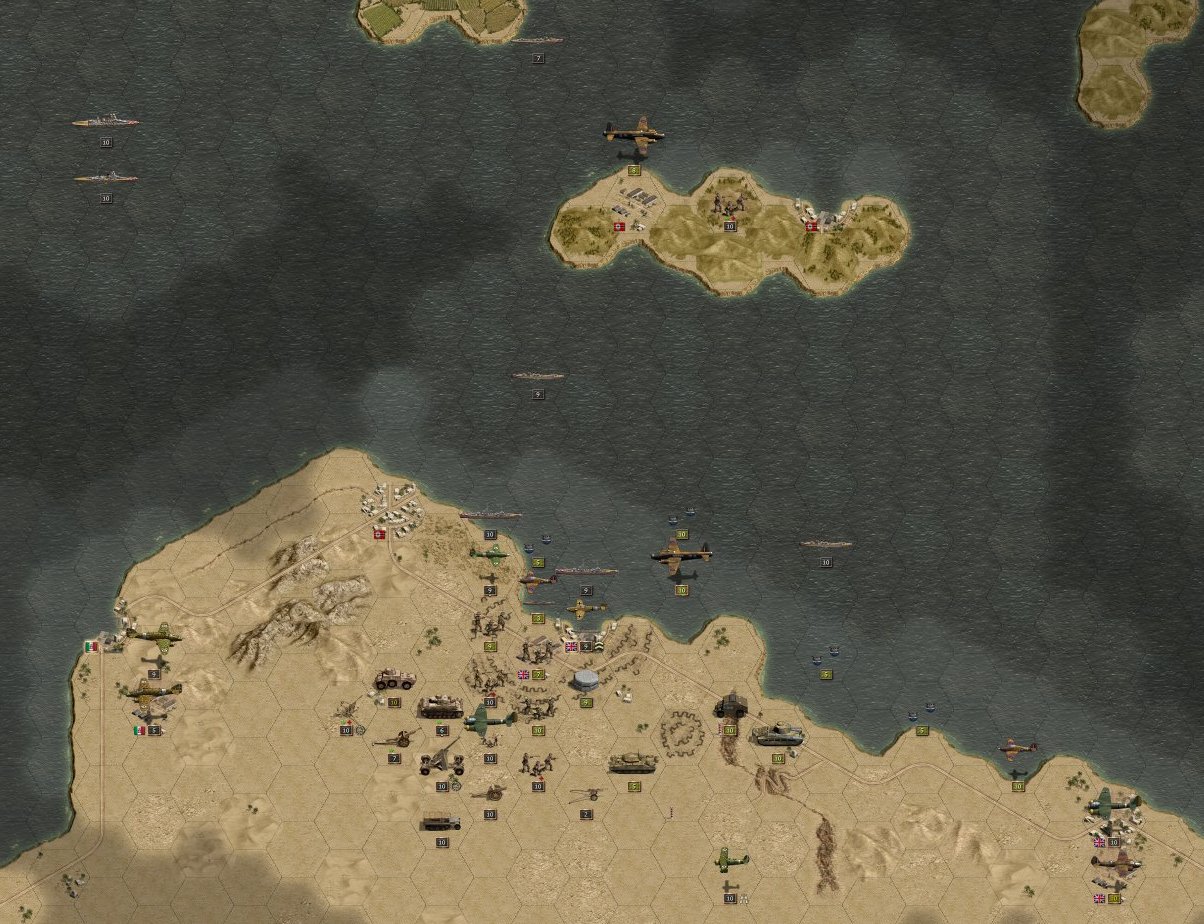
Task: Select the round concrete bunker unit
Action: tap(586, 681)
